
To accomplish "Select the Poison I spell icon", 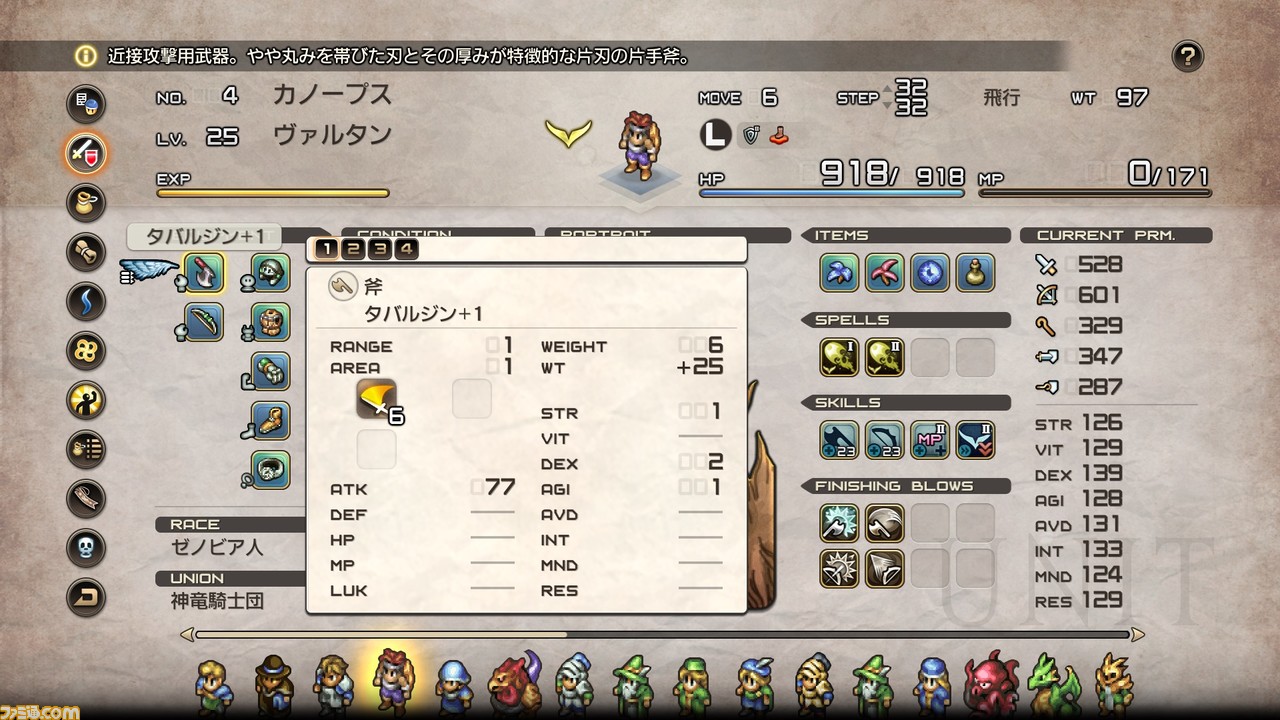I will [x=839, y=357].
